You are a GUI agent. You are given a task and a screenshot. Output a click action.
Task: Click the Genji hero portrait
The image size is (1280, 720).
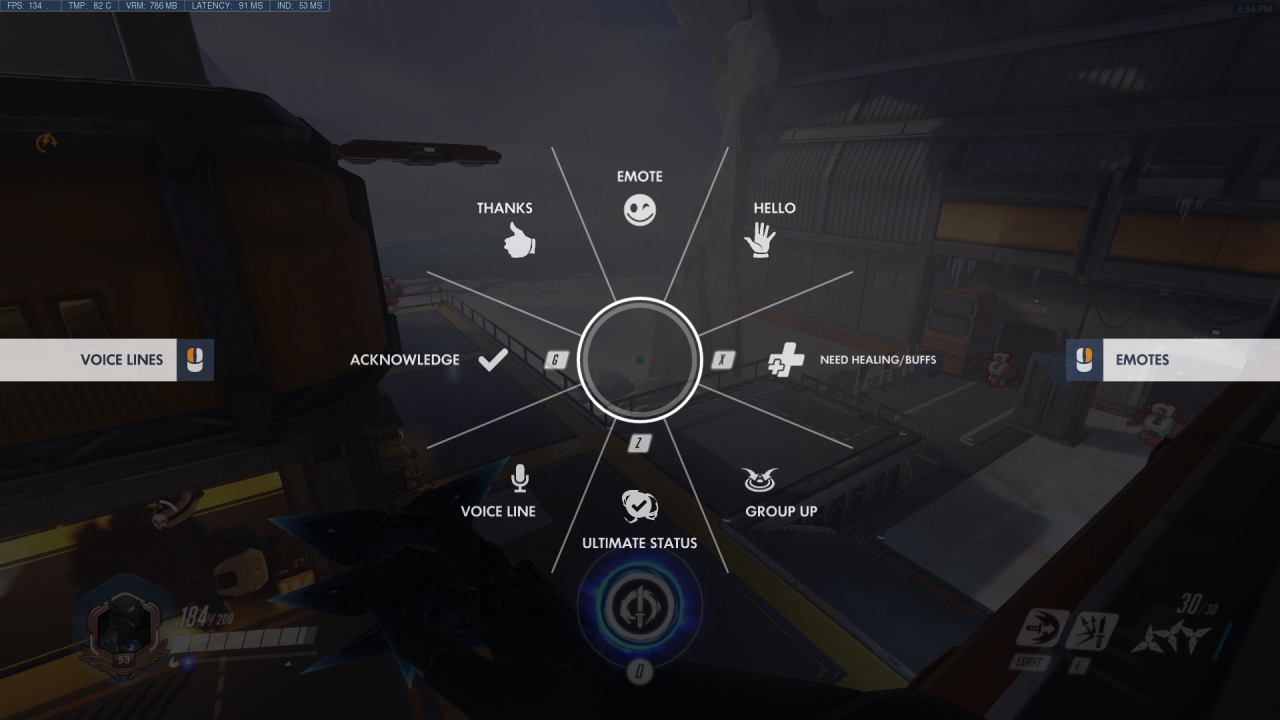pyautogui.click(x=123, y=625)
